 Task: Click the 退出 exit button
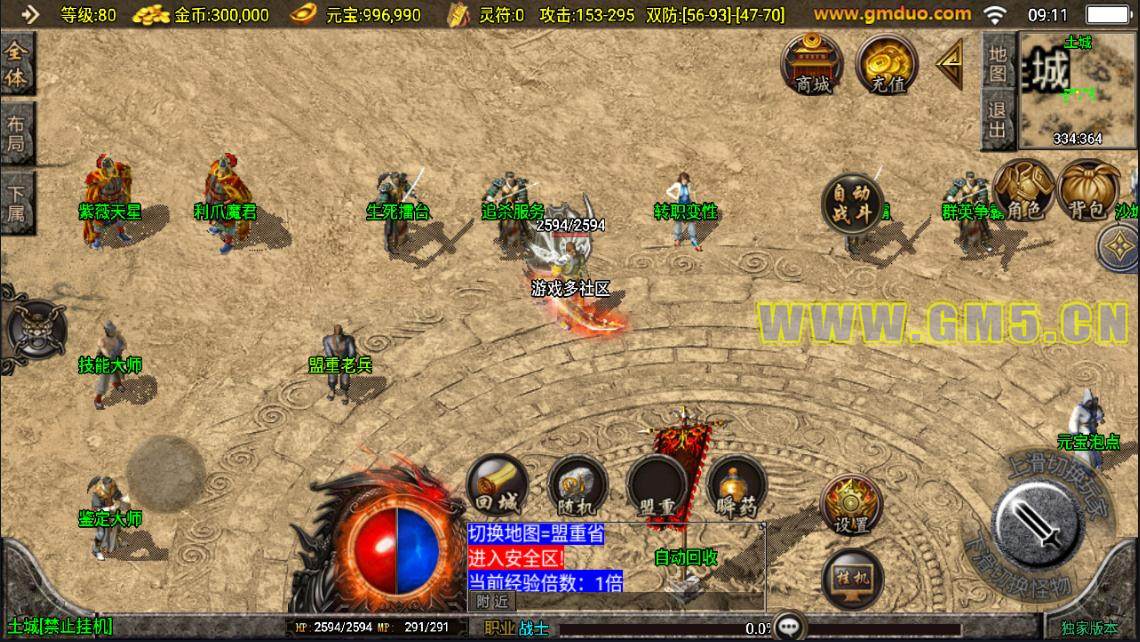tap(997, 120)
